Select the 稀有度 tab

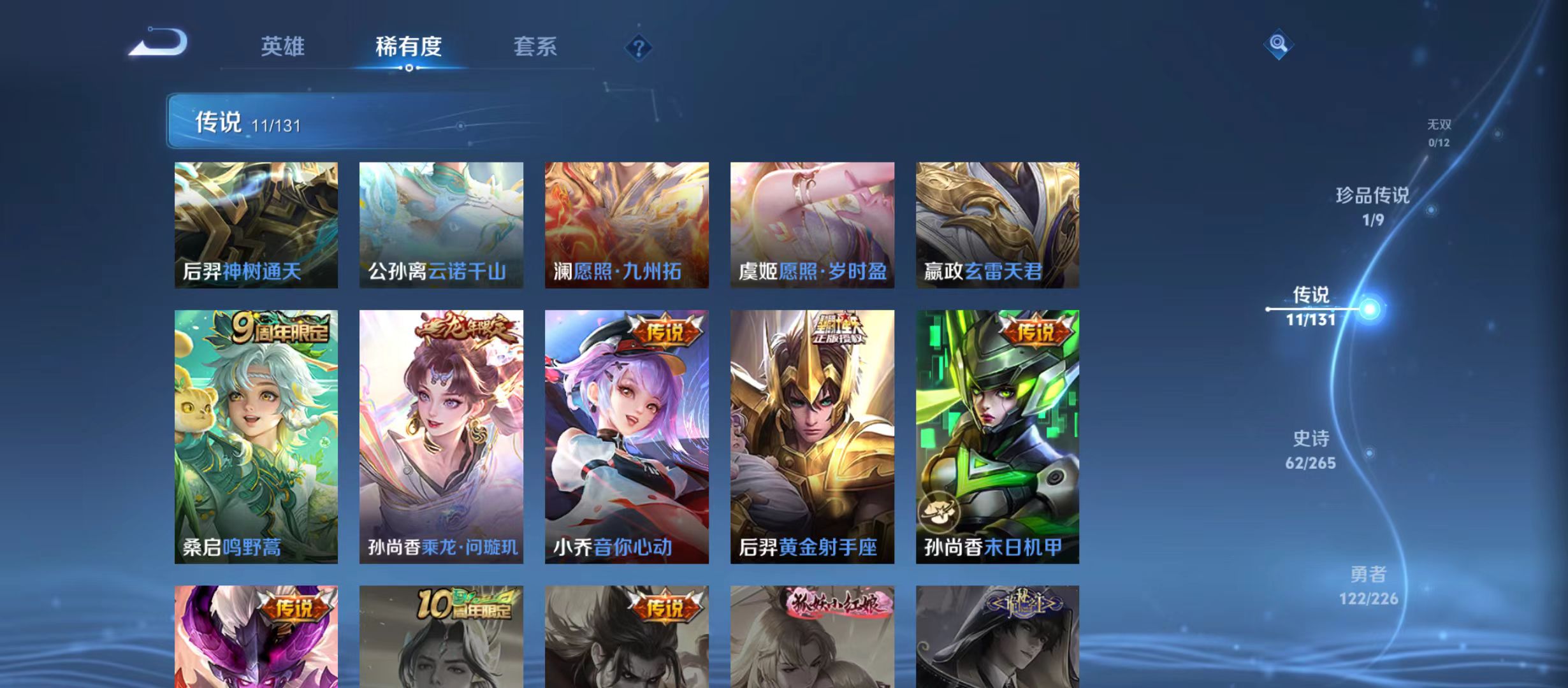click(409, 47)
